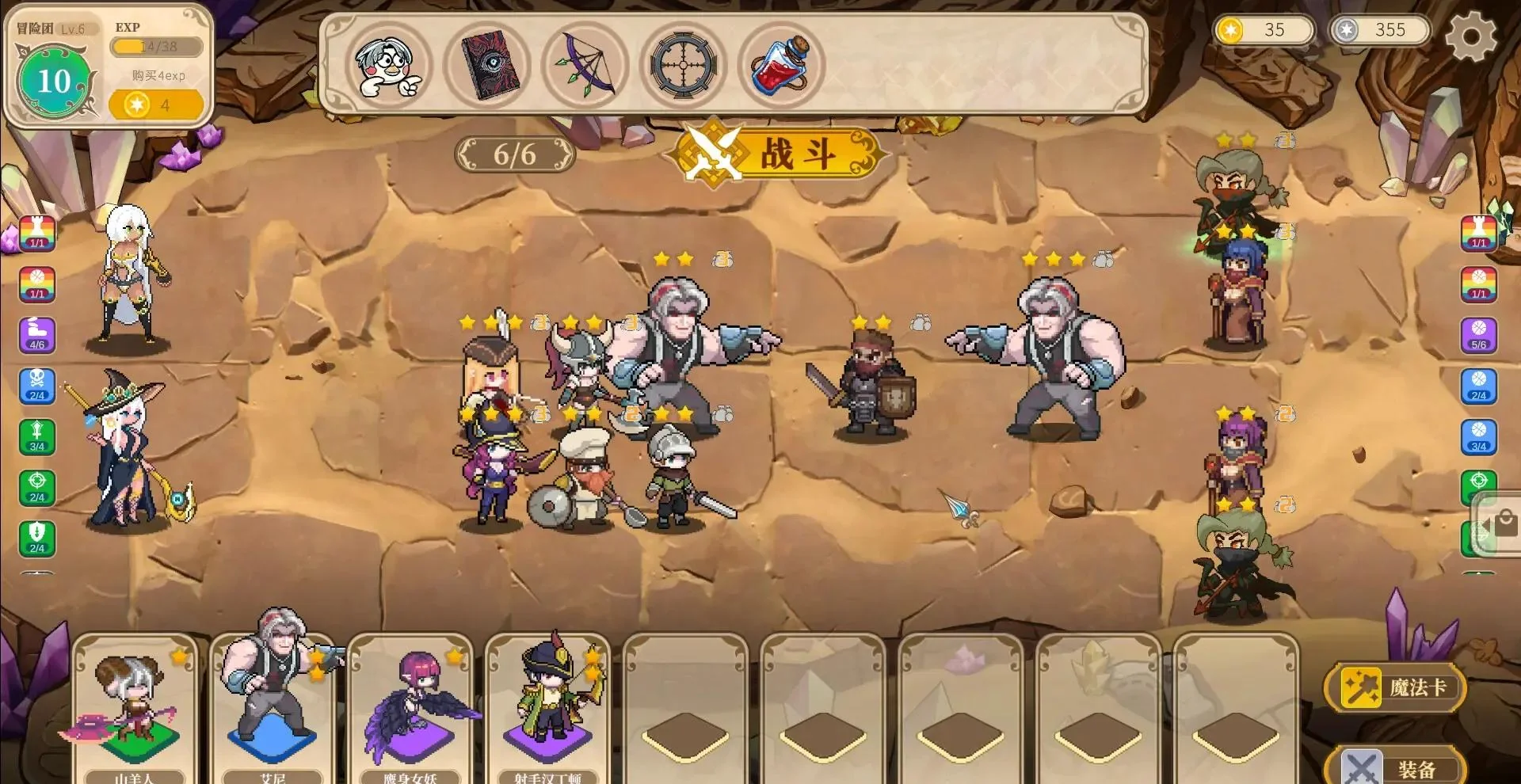View the enemy purple 5/6 synergy icon
The width and height of the screenshot is (1521, 784).
point(1478,335)
